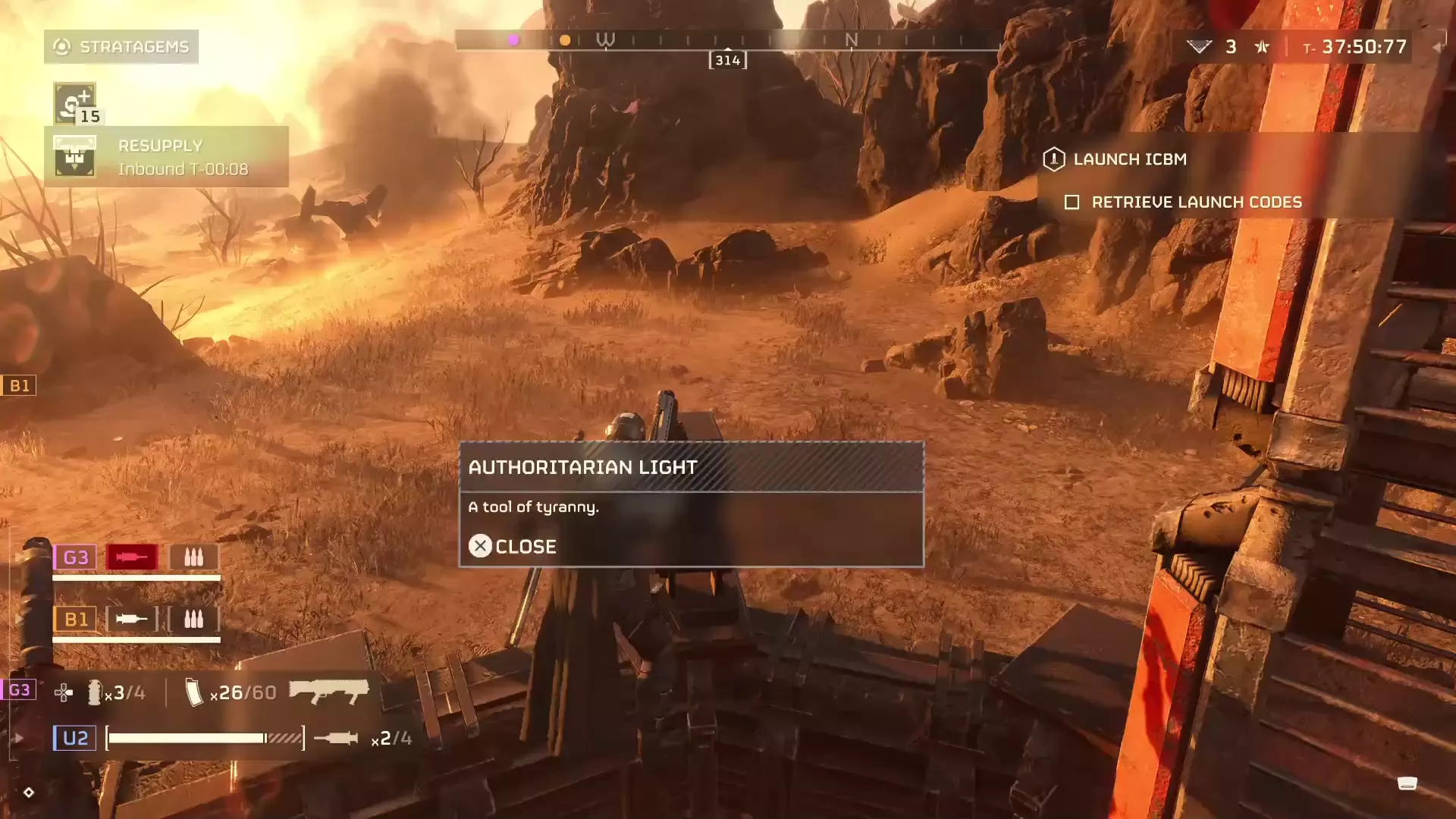Viewport: 1456px width, 819px height.
Task: Click the compass bar heading 314
Action: coord(727,60)
